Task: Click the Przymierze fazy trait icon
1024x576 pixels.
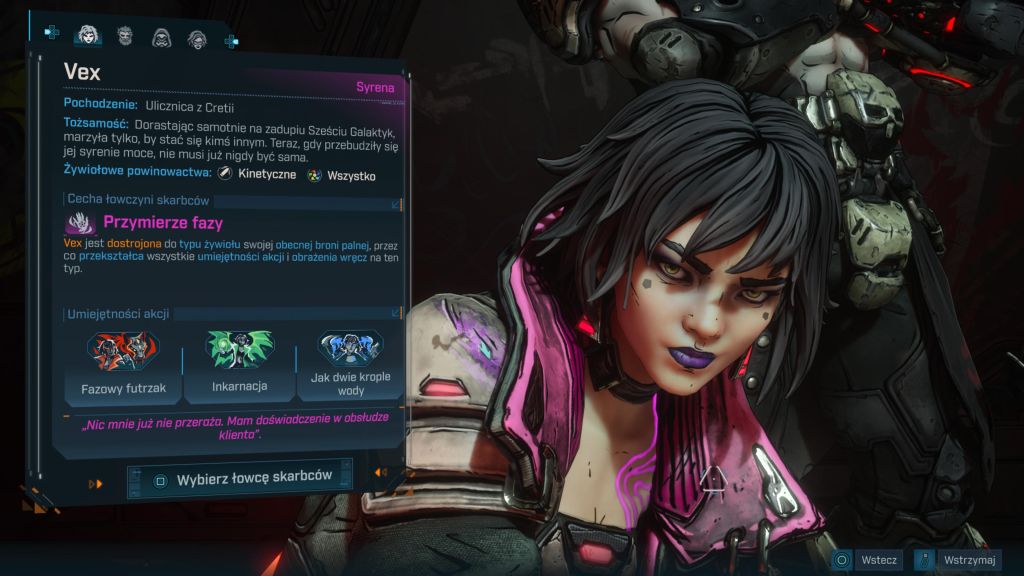Action: 81,223
